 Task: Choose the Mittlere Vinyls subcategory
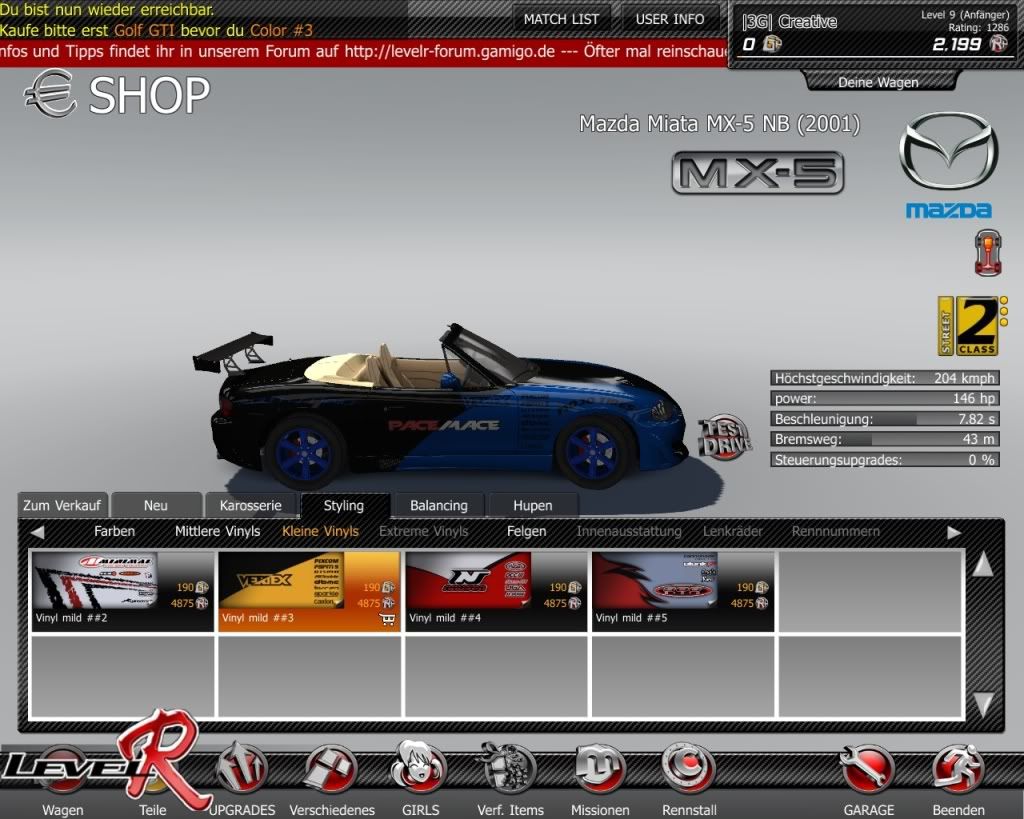click(x=217, y=531)
